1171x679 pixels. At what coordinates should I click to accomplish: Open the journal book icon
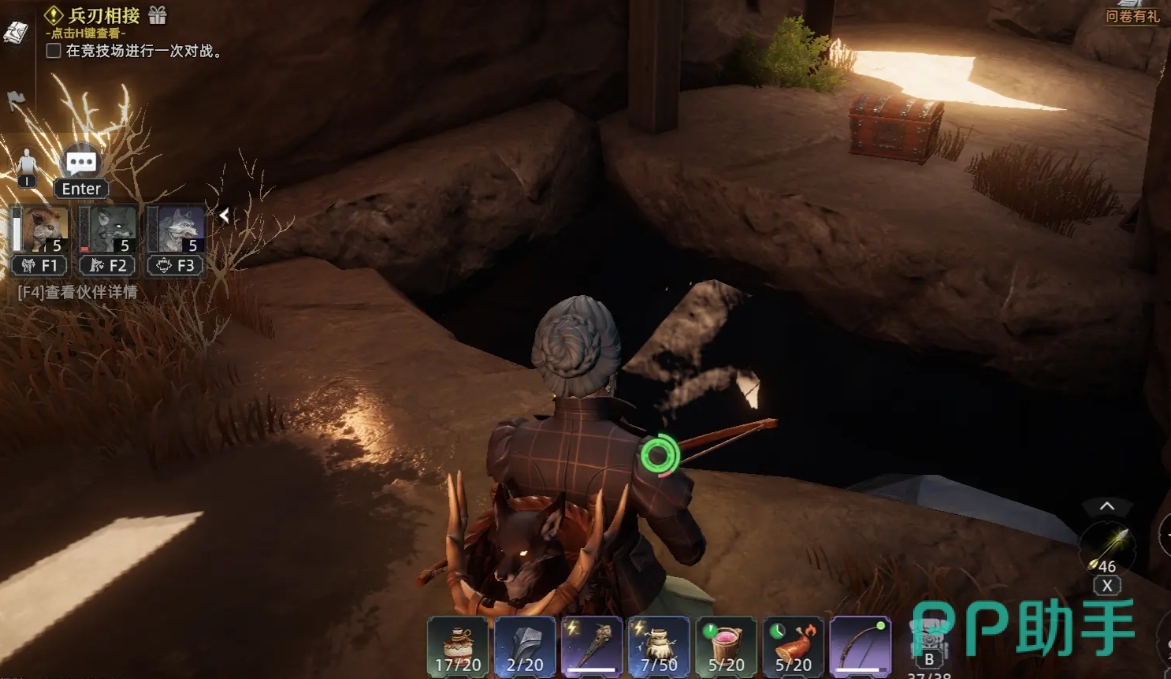pos(15,31)
